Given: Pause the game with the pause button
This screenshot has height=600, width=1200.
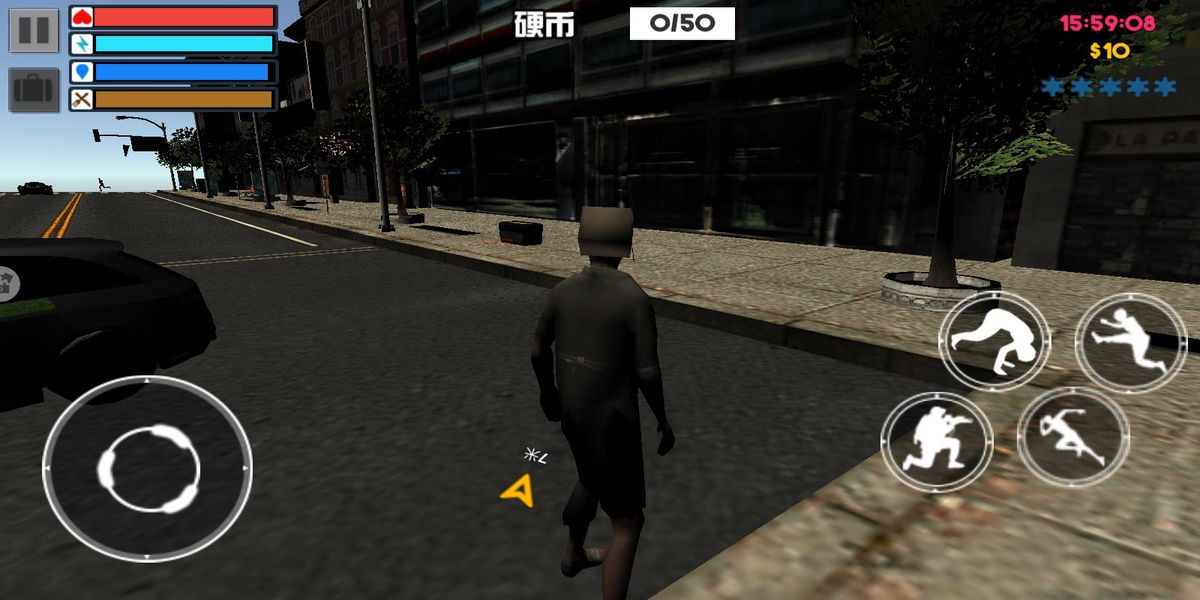Looking at the screenshot, I should 33,29.
